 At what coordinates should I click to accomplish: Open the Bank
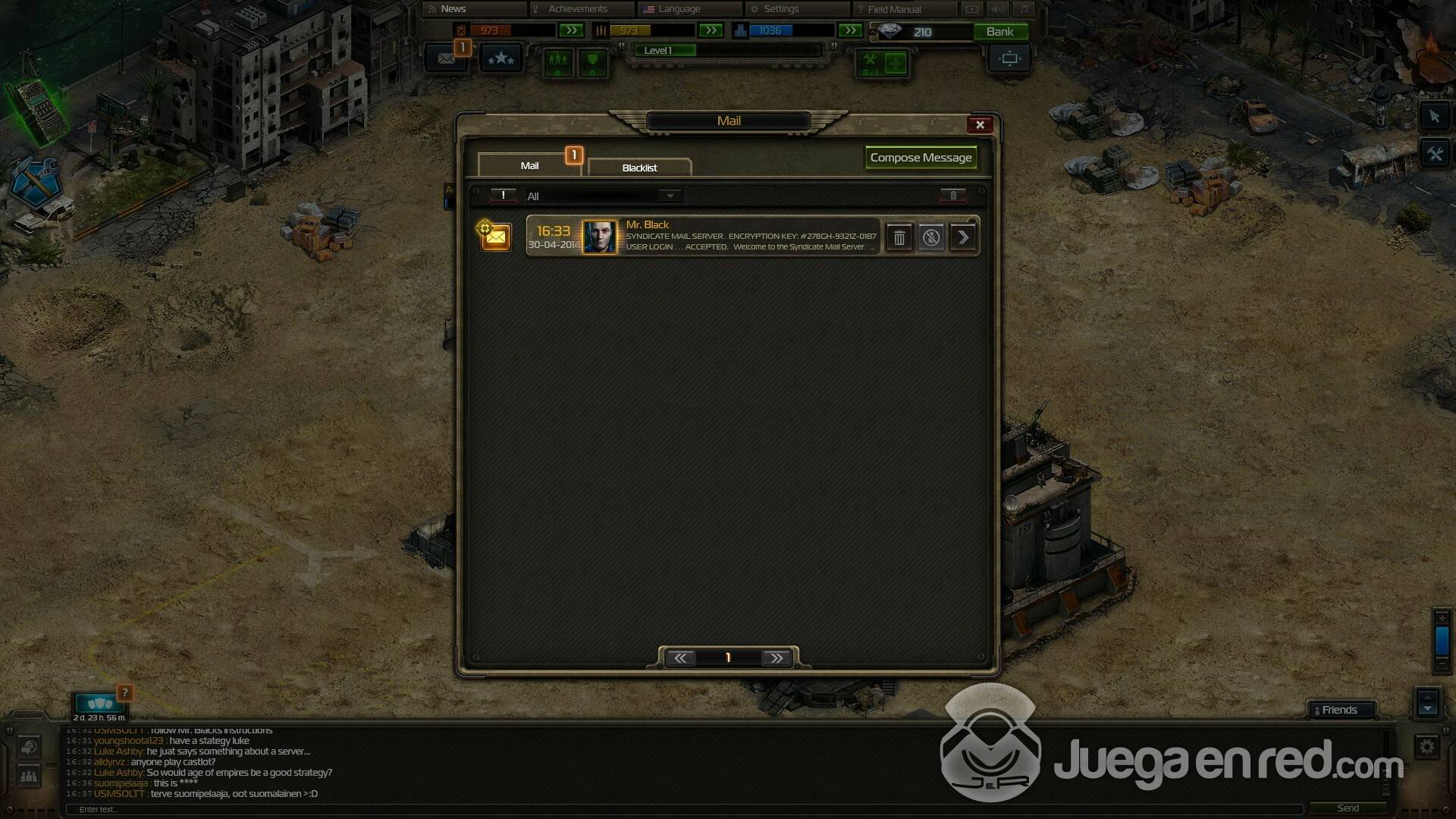999,32
